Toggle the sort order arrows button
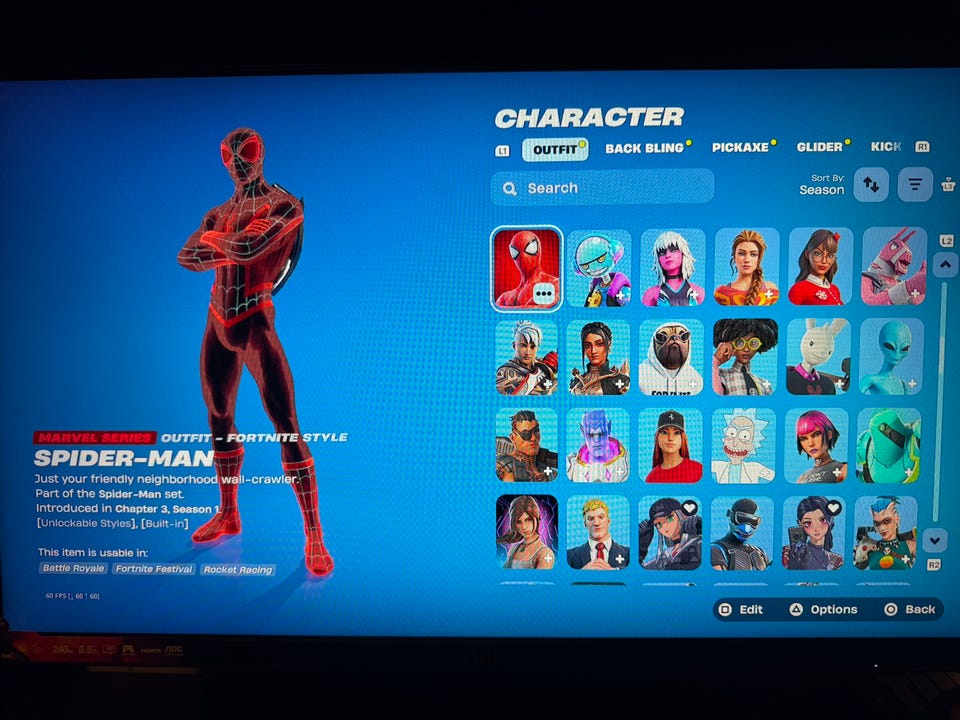The image size is (960, 720). [x=871, y=184]
